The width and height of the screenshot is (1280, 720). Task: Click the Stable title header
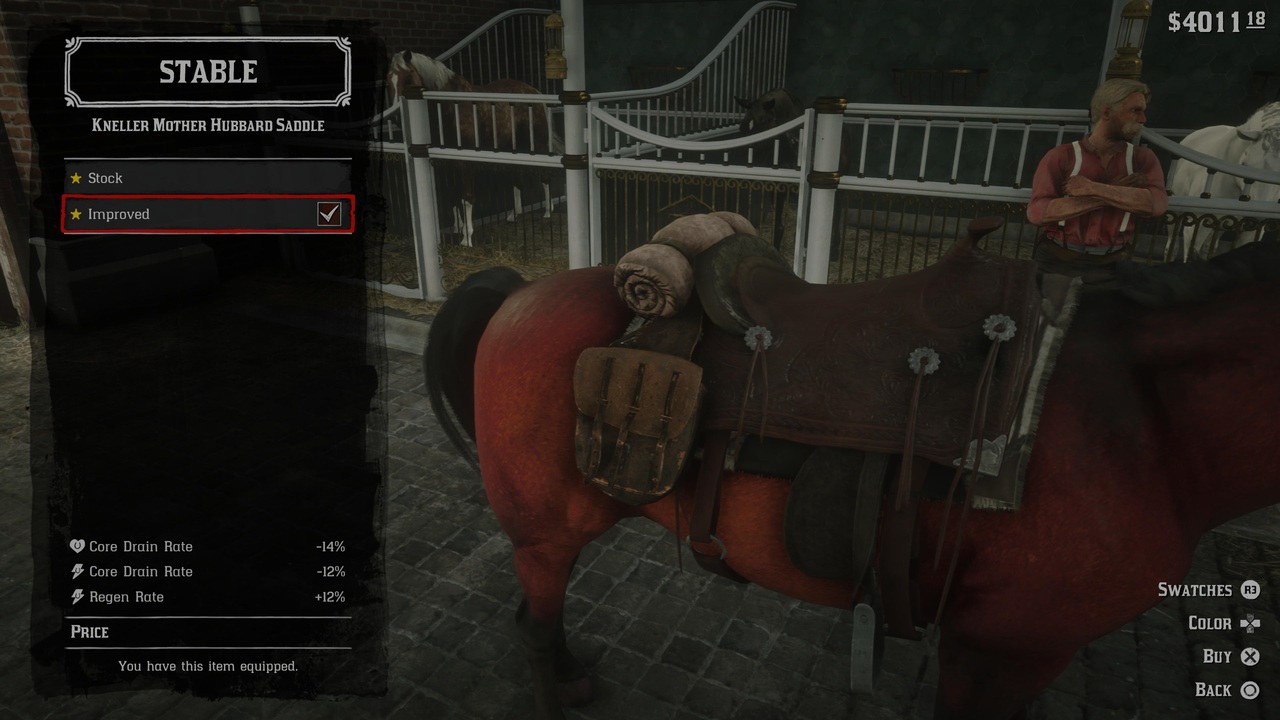click(207, 71)
